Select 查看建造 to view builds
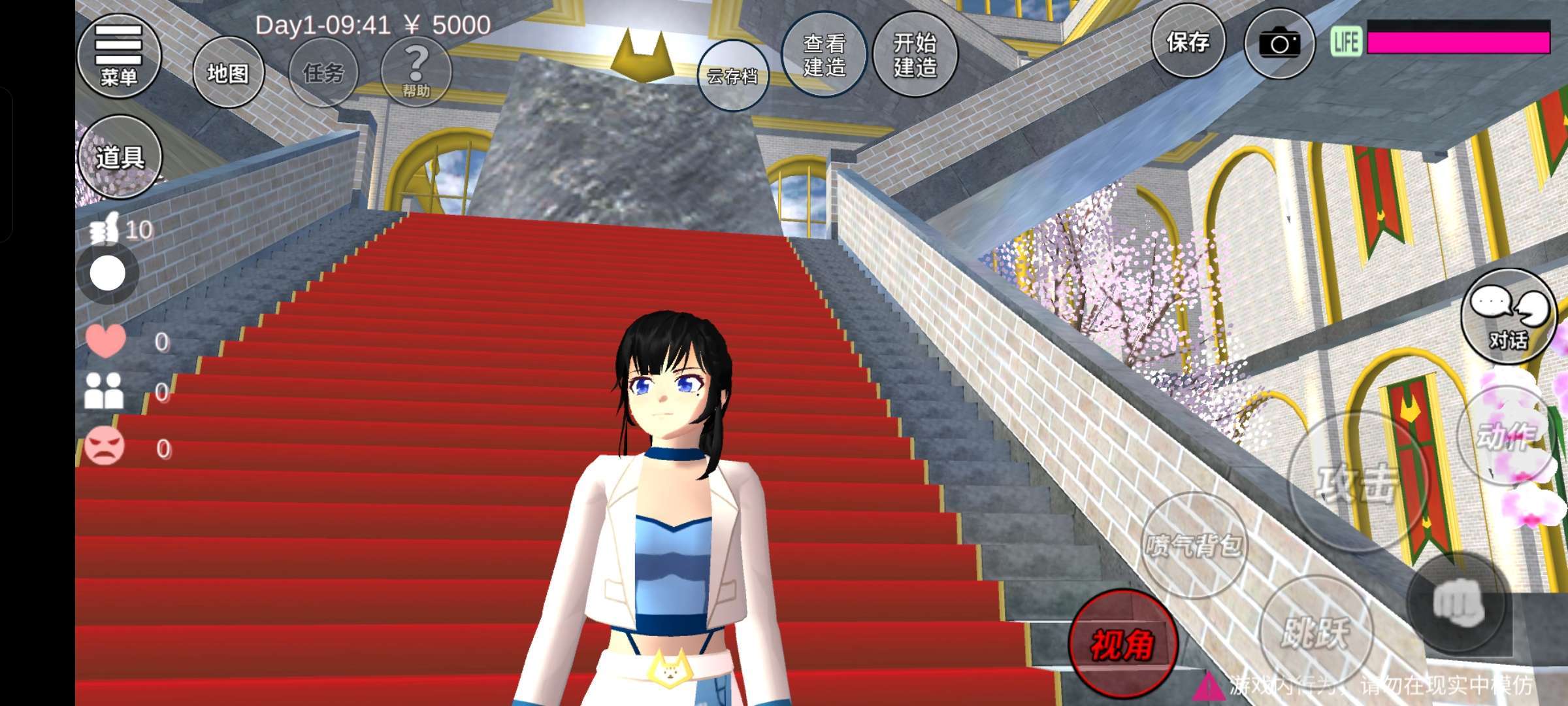 [824, 55]
